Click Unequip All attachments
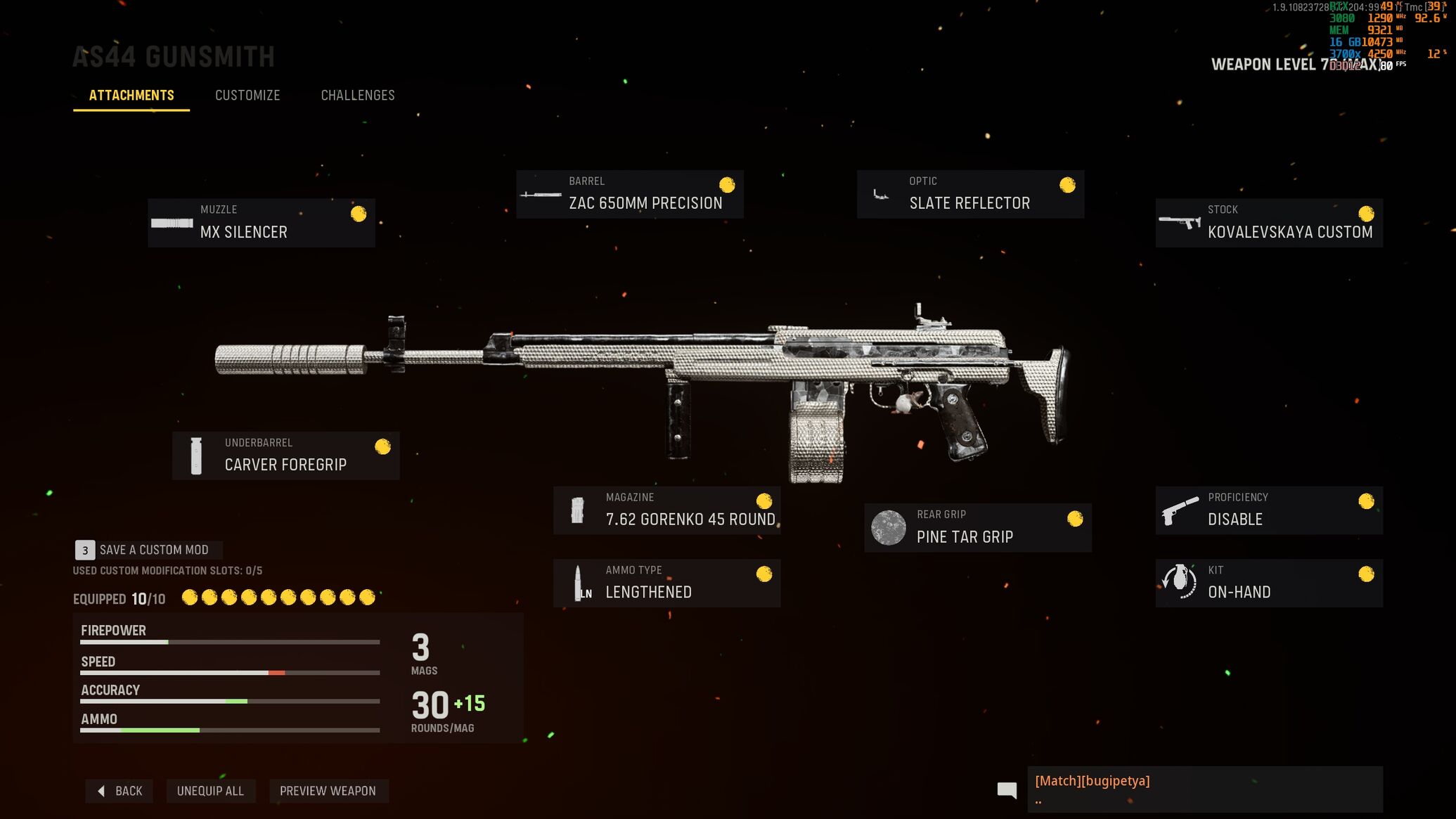 click(210, 791)
